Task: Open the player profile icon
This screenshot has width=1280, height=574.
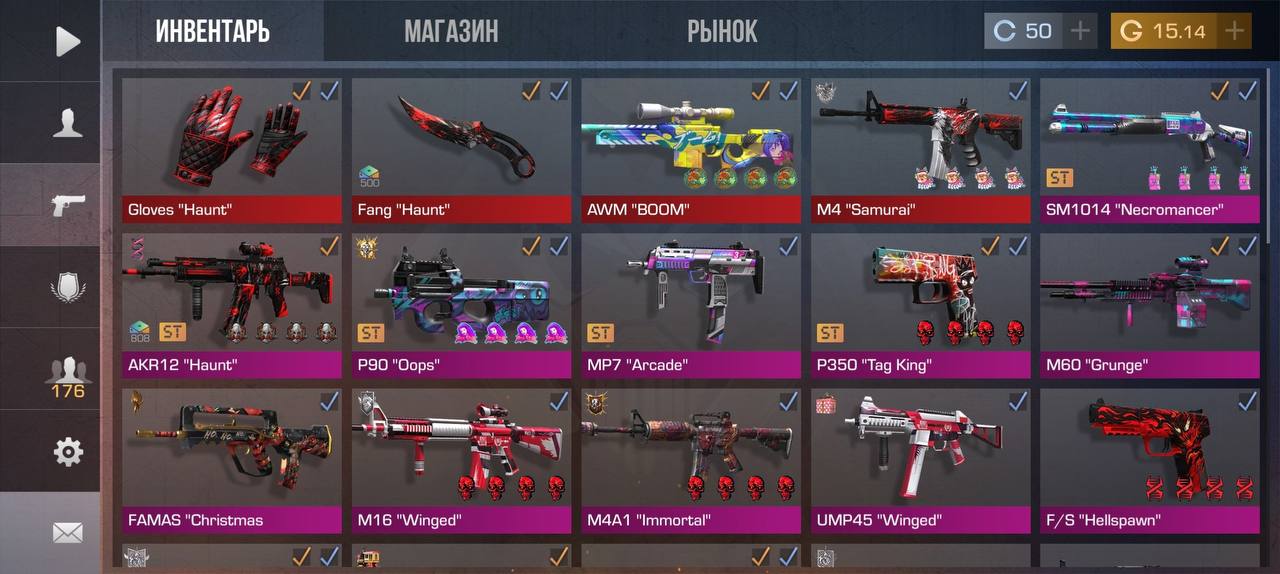Action: point(67,123)
